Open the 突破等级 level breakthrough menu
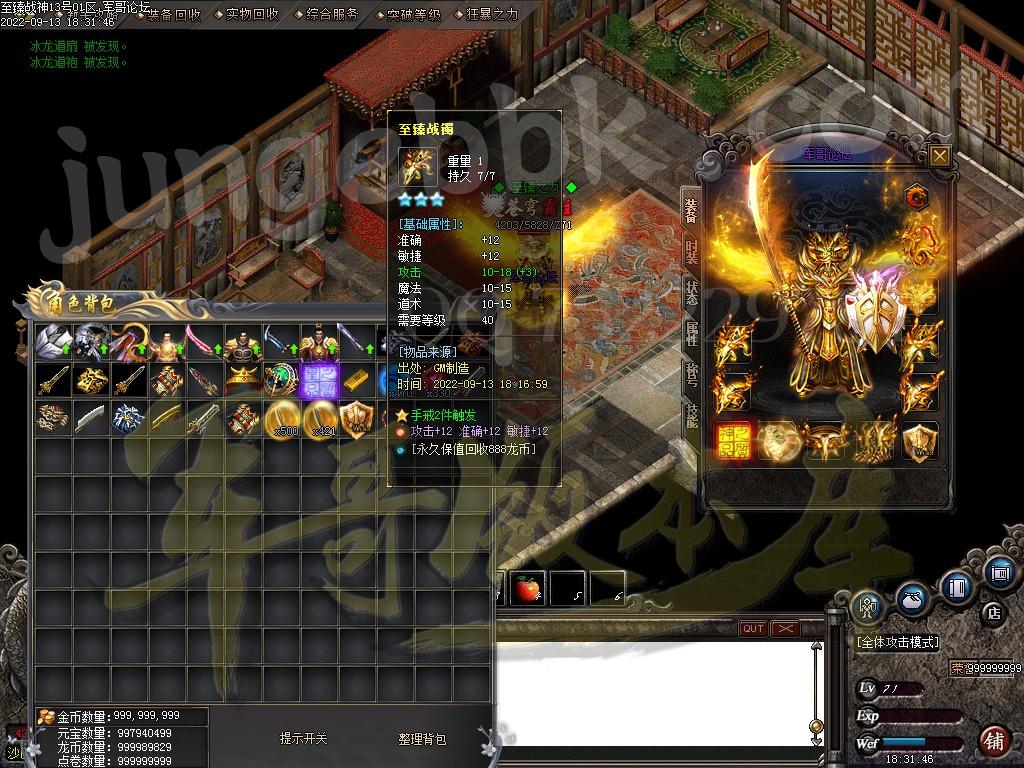This screenshot has width=1024, height=768. (x=413, y=15)
